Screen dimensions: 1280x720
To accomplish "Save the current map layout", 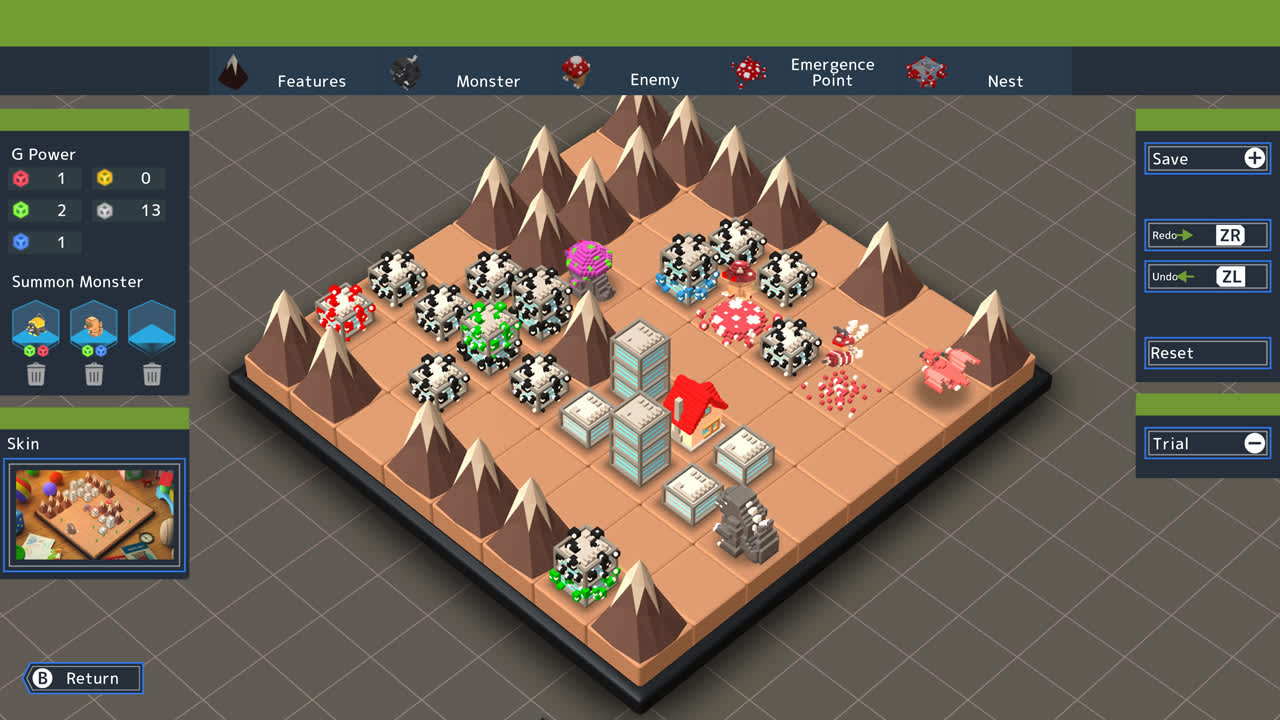I will [1200, 158].
